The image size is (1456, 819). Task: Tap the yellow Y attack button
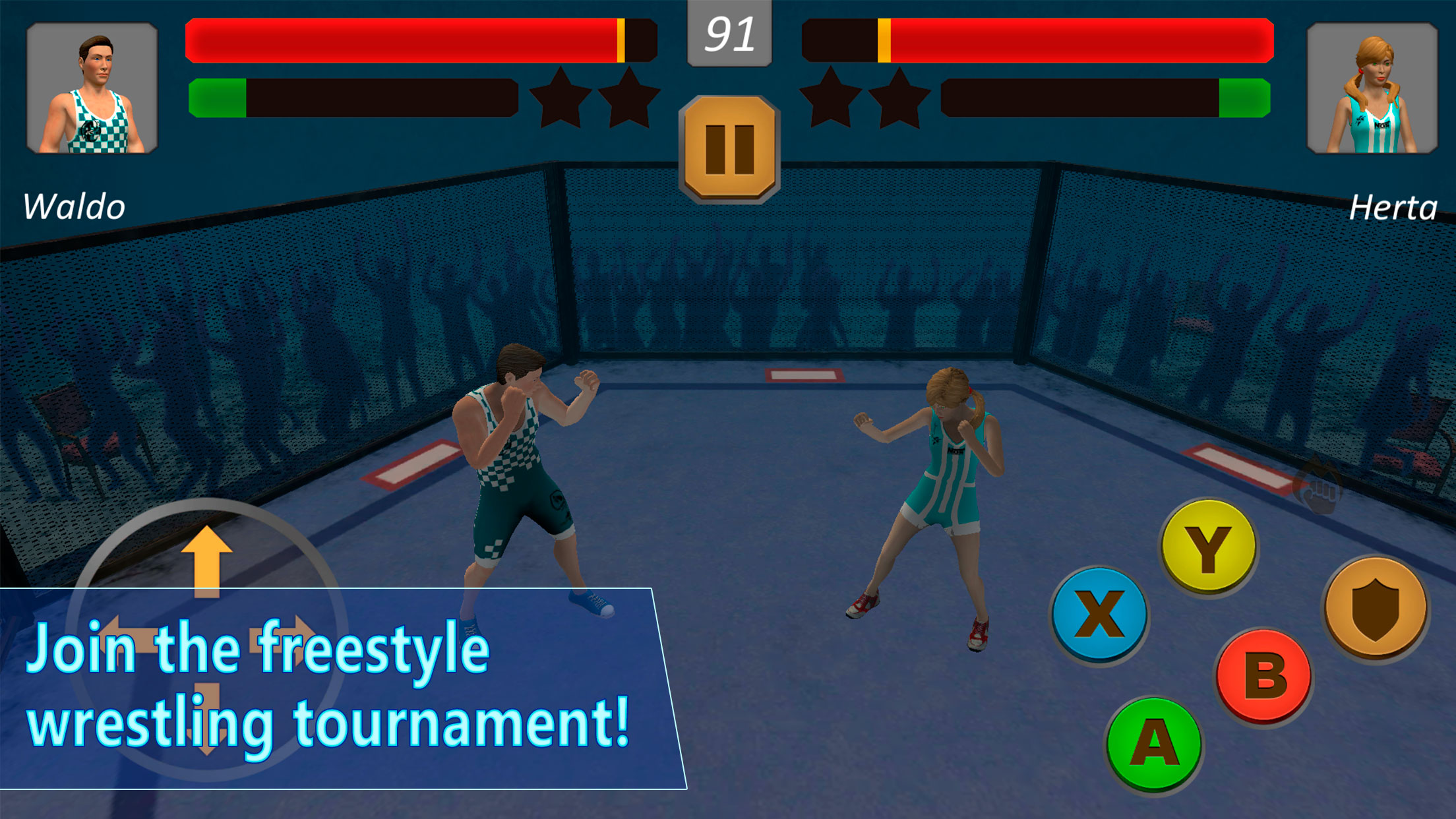1208,547
